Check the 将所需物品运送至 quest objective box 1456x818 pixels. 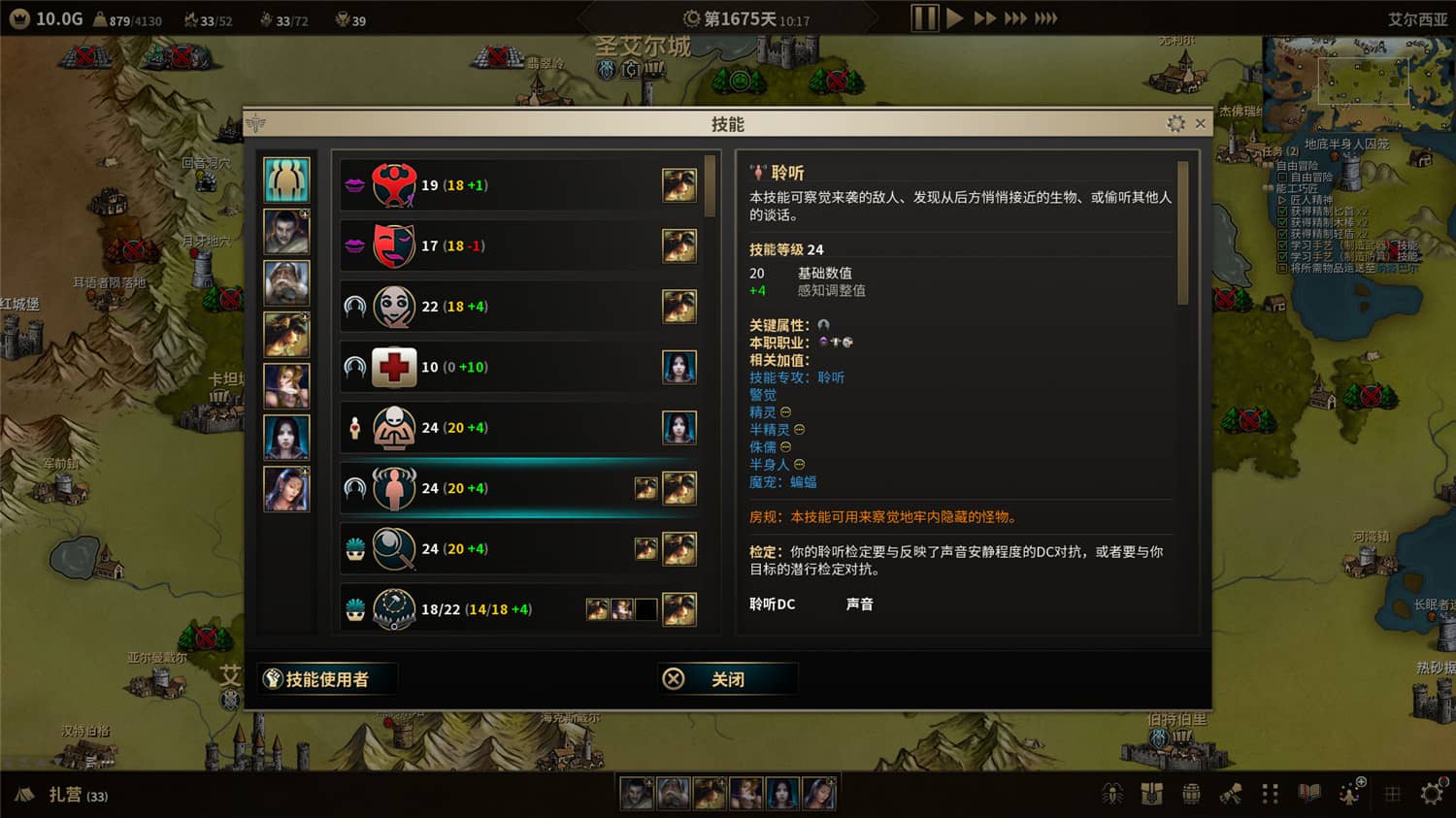click(x=1281, y=268)
